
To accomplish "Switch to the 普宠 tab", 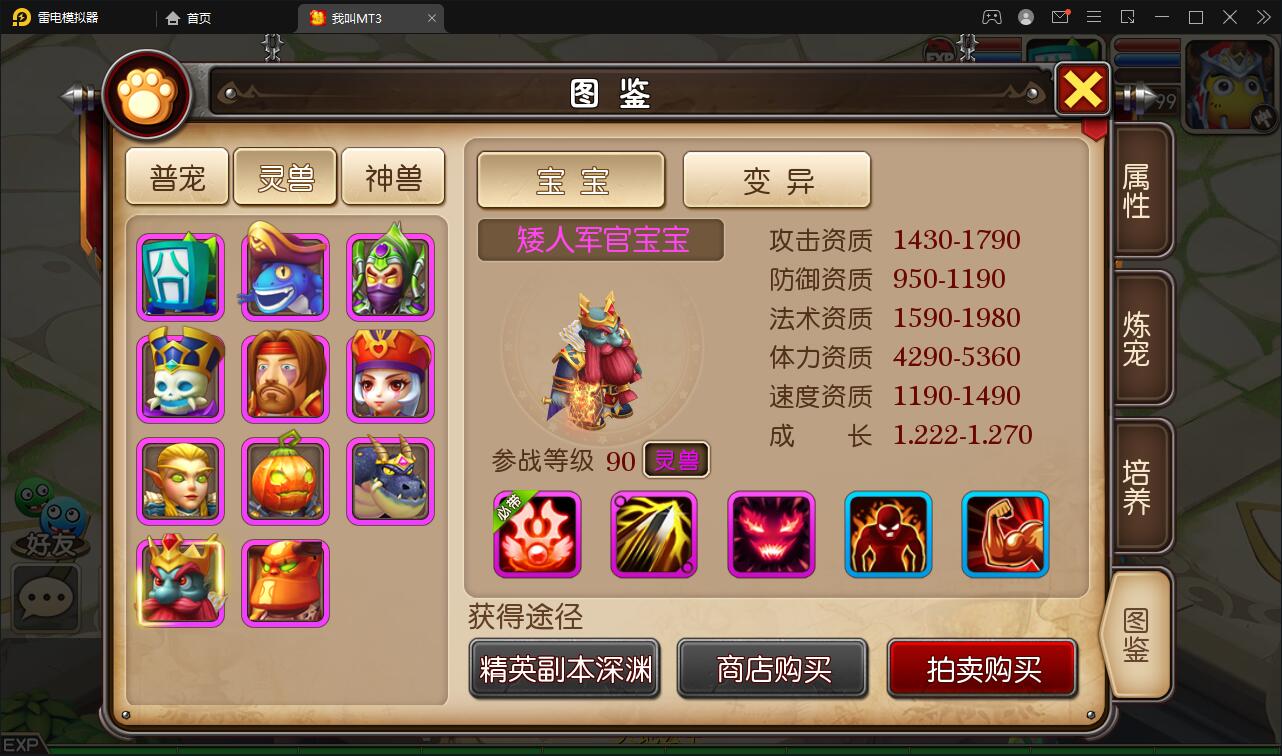I will pos(177,175).
